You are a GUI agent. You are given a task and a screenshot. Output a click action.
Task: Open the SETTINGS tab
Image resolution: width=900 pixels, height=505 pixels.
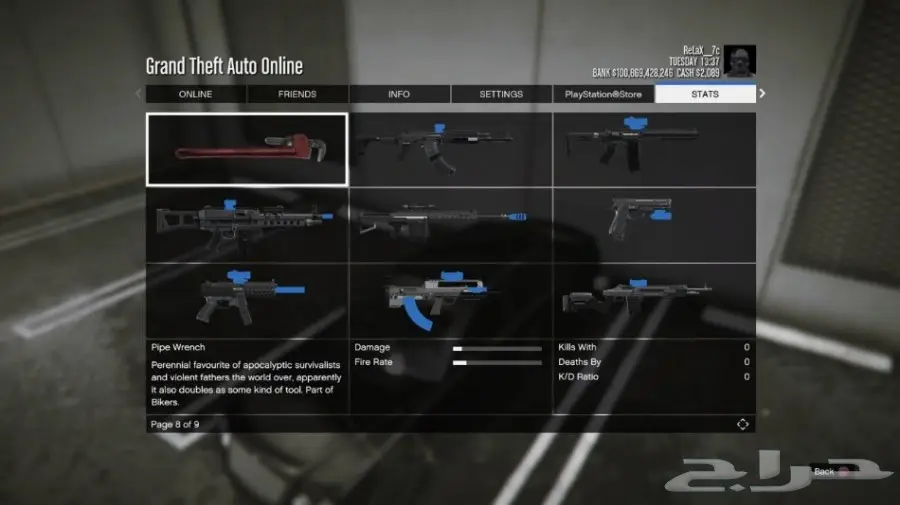[x=501, y=94]
